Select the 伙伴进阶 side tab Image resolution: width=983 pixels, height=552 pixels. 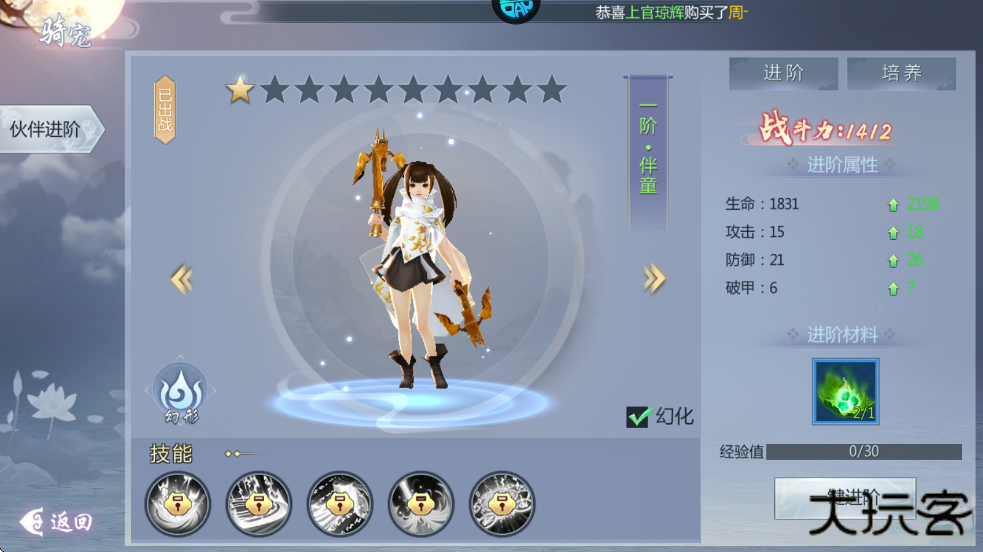[x=48, y=129]
